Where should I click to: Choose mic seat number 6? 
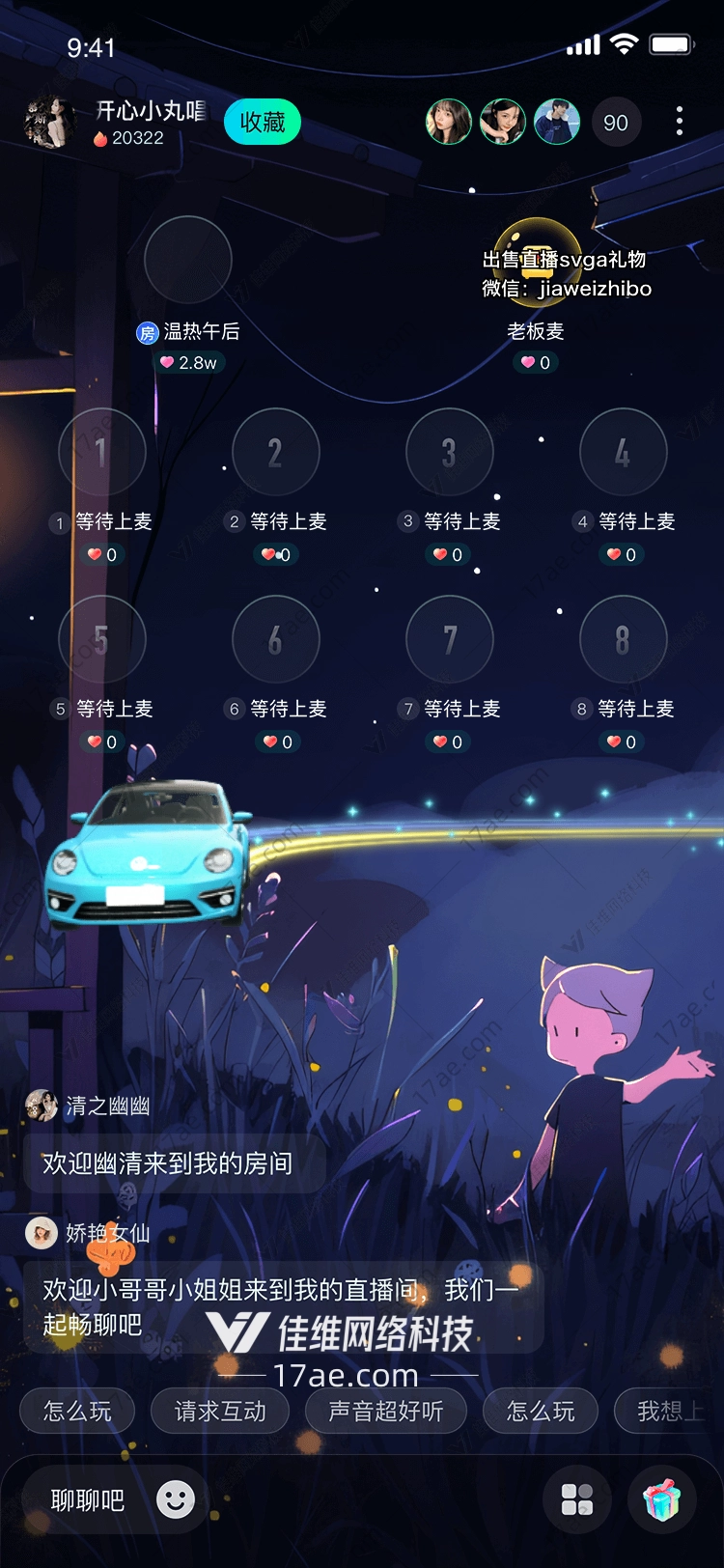pyautogui.click(x=276, y=639)
